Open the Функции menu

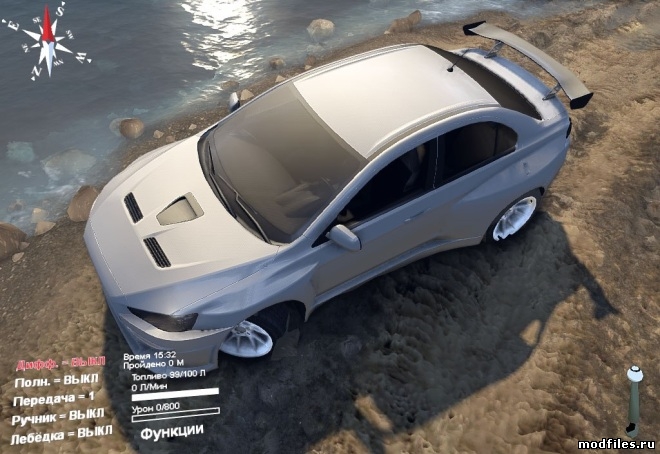(172, 431)
